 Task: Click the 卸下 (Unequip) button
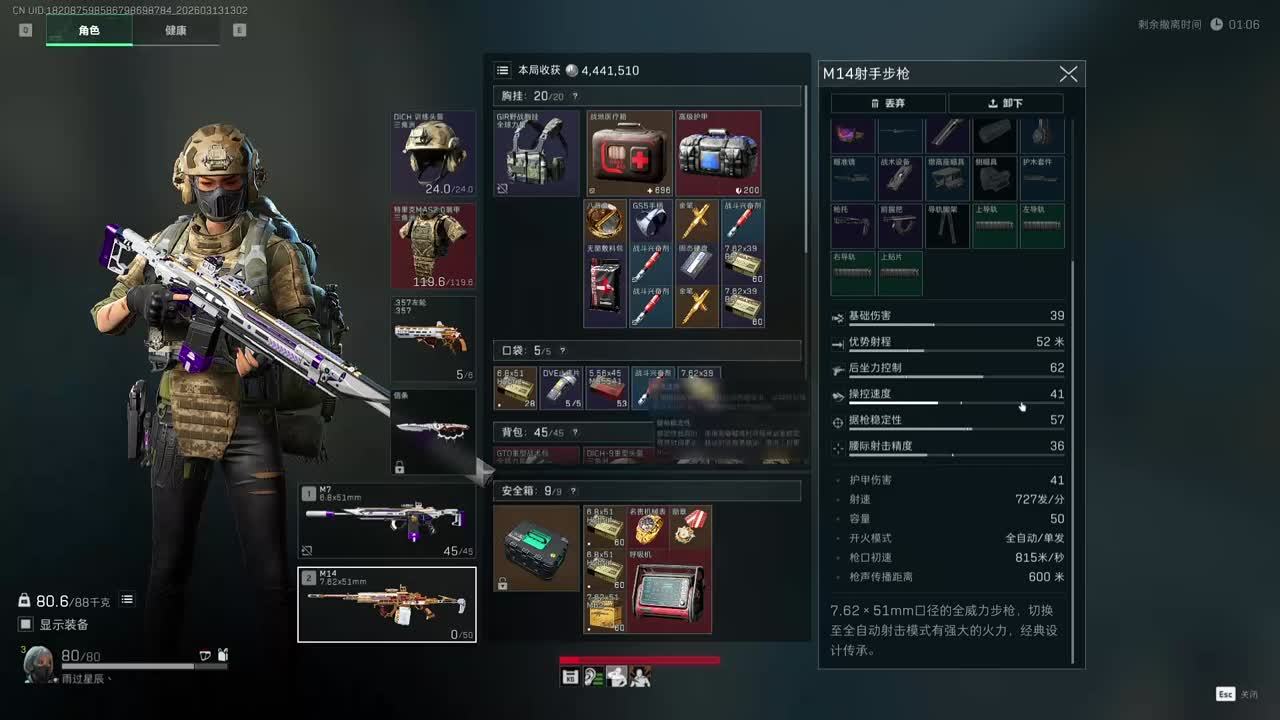click(x=1005, y=103)
